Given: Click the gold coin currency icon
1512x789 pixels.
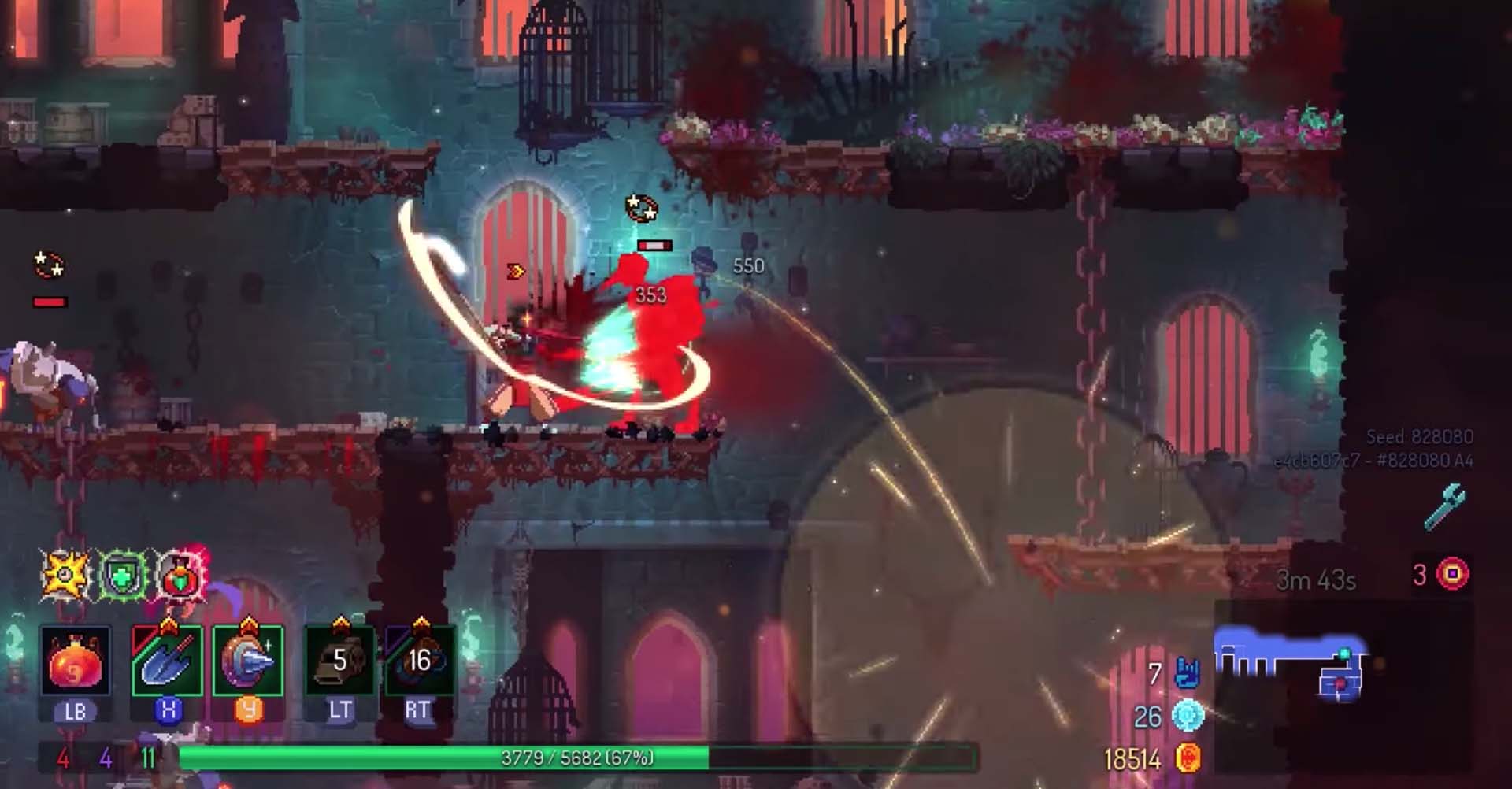Looking at the screenshot, I should pyautogui.click(x=1187, y=758).
